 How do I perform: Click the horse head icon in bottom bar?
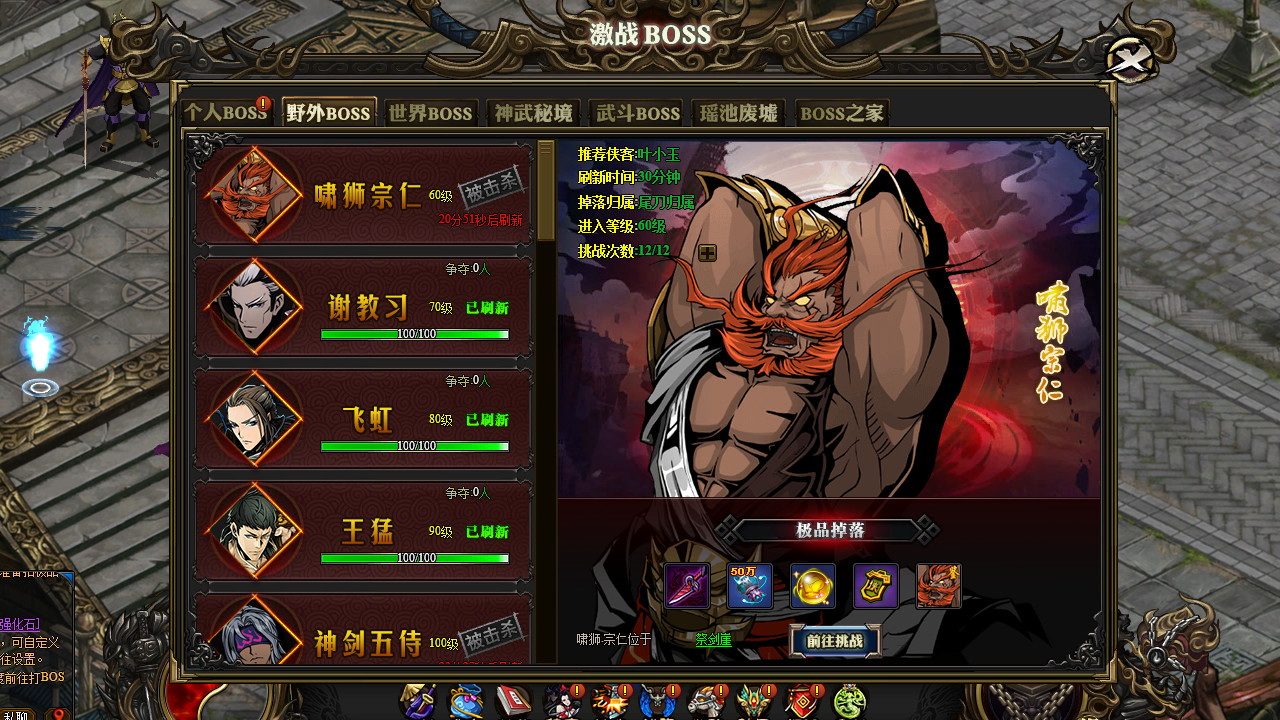pos(705,699)
